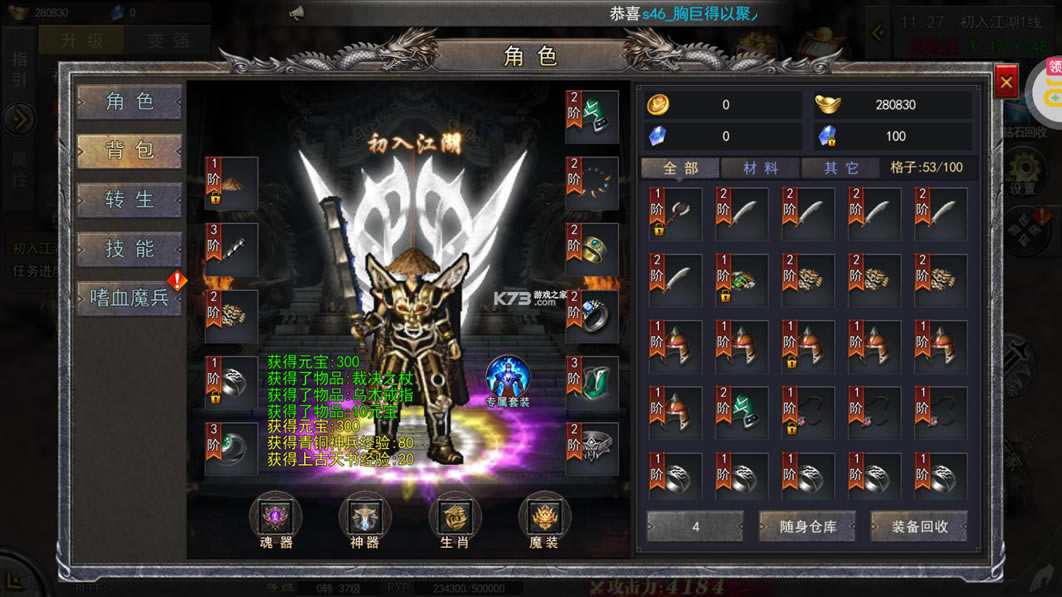Select the 生肖 zodiac icon
This screenshot has width=1062, height=597.
point(455,521)
